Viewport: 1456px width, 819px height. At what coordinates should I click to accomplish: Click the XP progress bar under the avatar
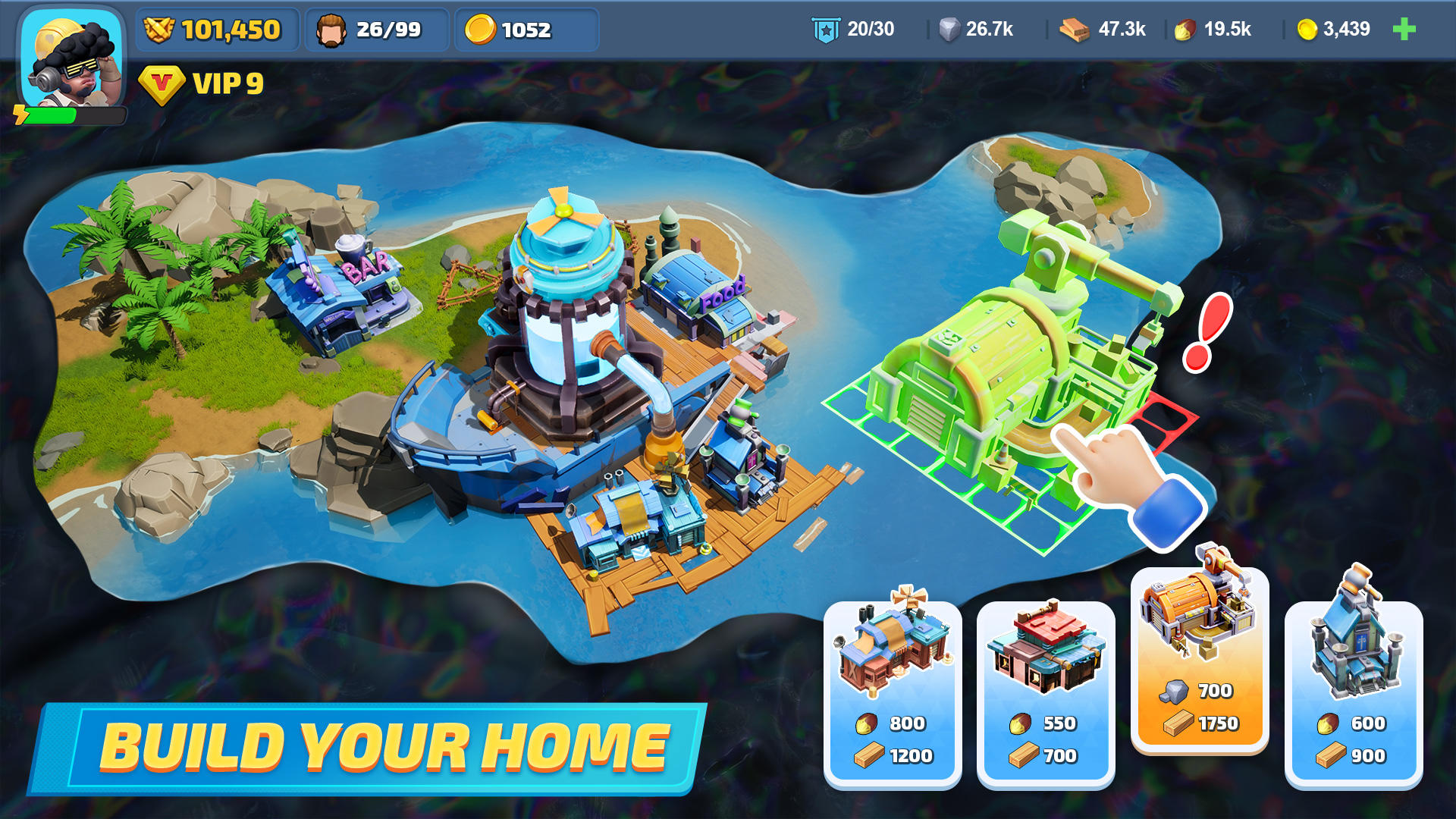pyautogui.click(x=68, y=114)
